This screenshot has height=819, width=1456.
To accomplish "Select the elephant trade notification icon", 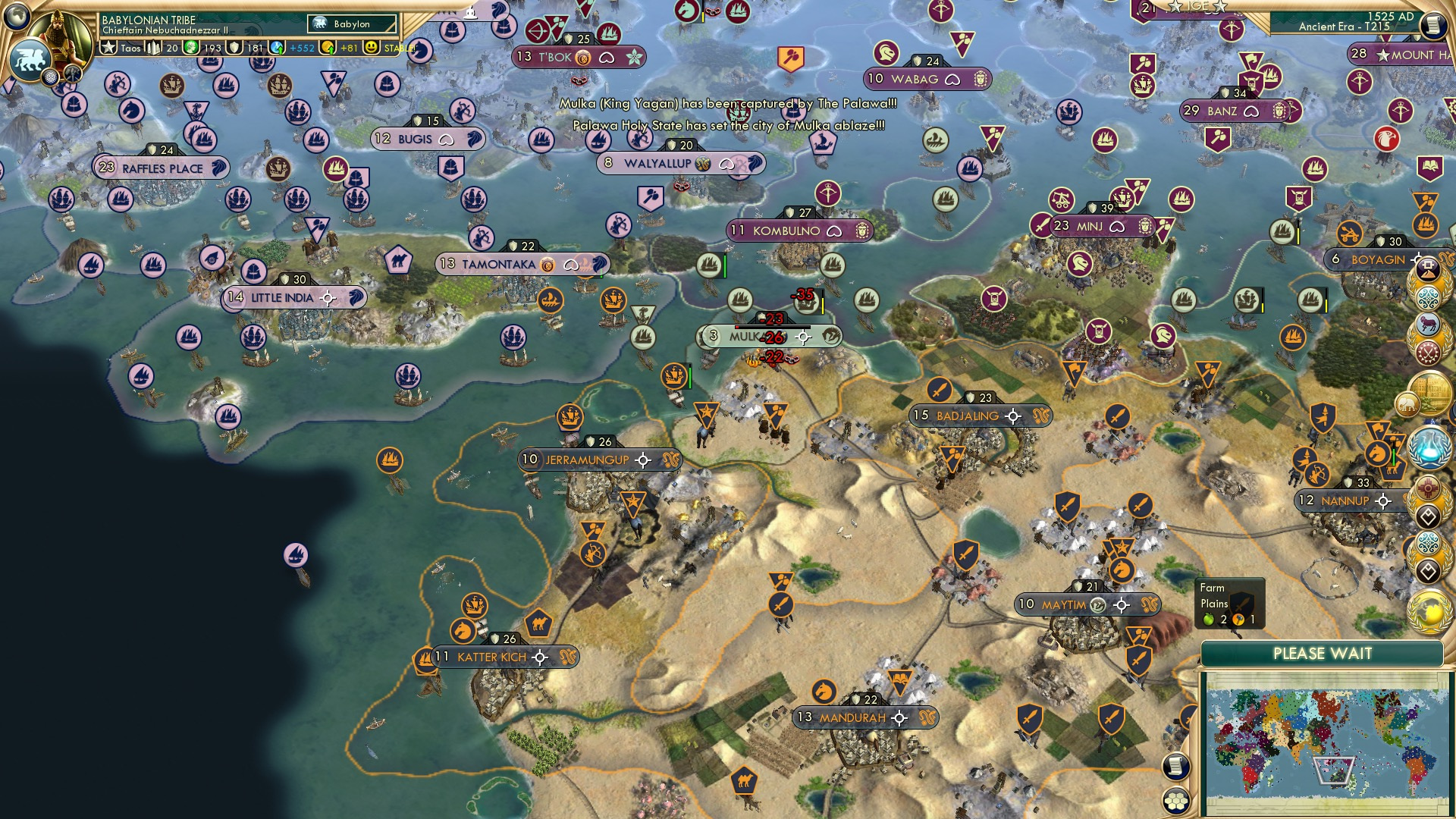I will (x=1407, y=403).
